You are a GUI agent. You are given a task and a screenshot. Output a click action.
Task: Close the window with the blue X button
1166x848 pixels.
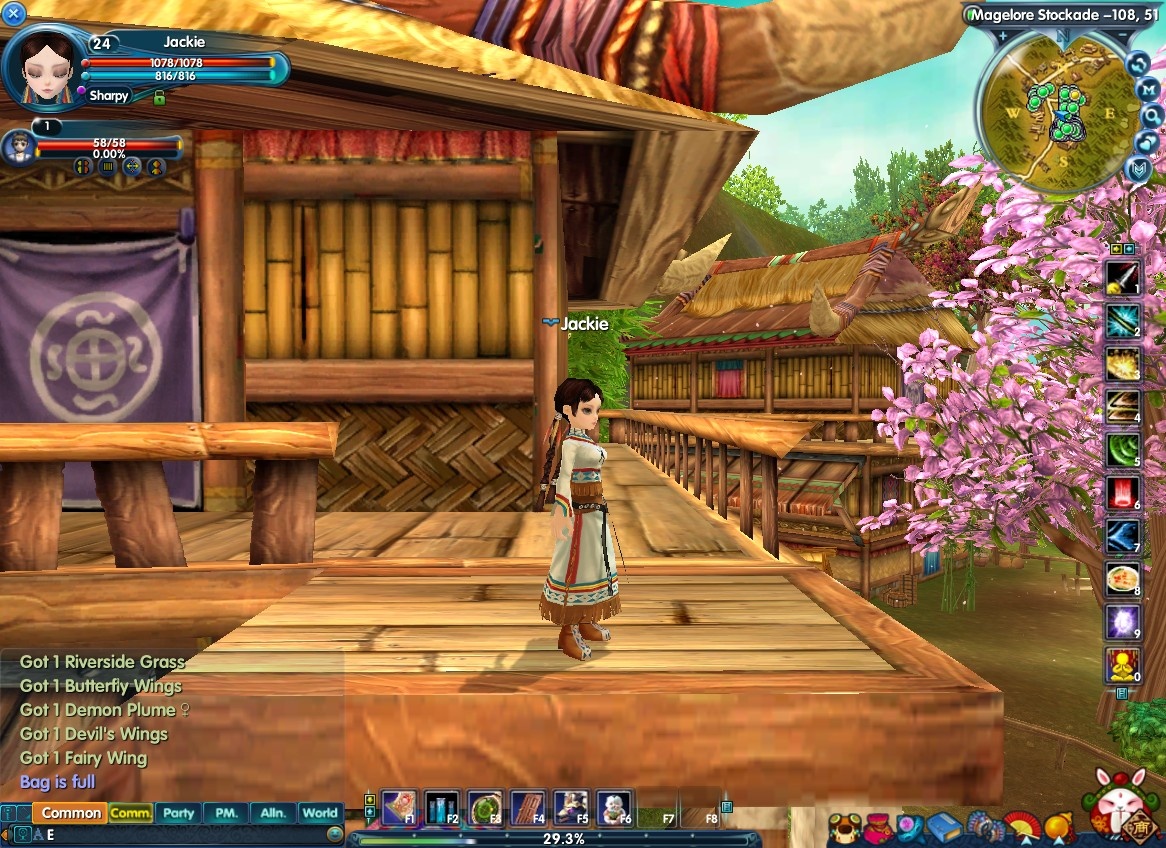14,12
